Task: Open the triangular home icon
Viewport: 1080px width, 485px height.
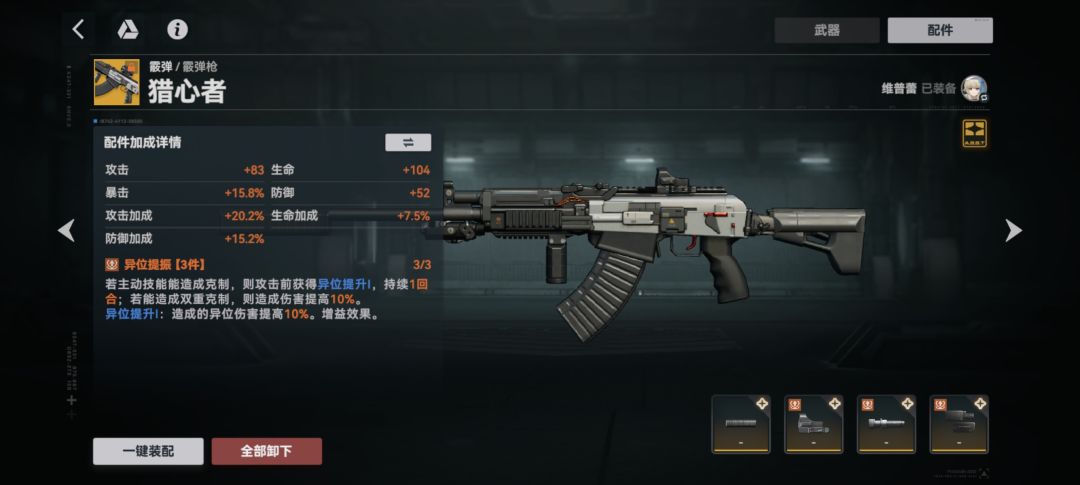Action: (x=128, y=29)
